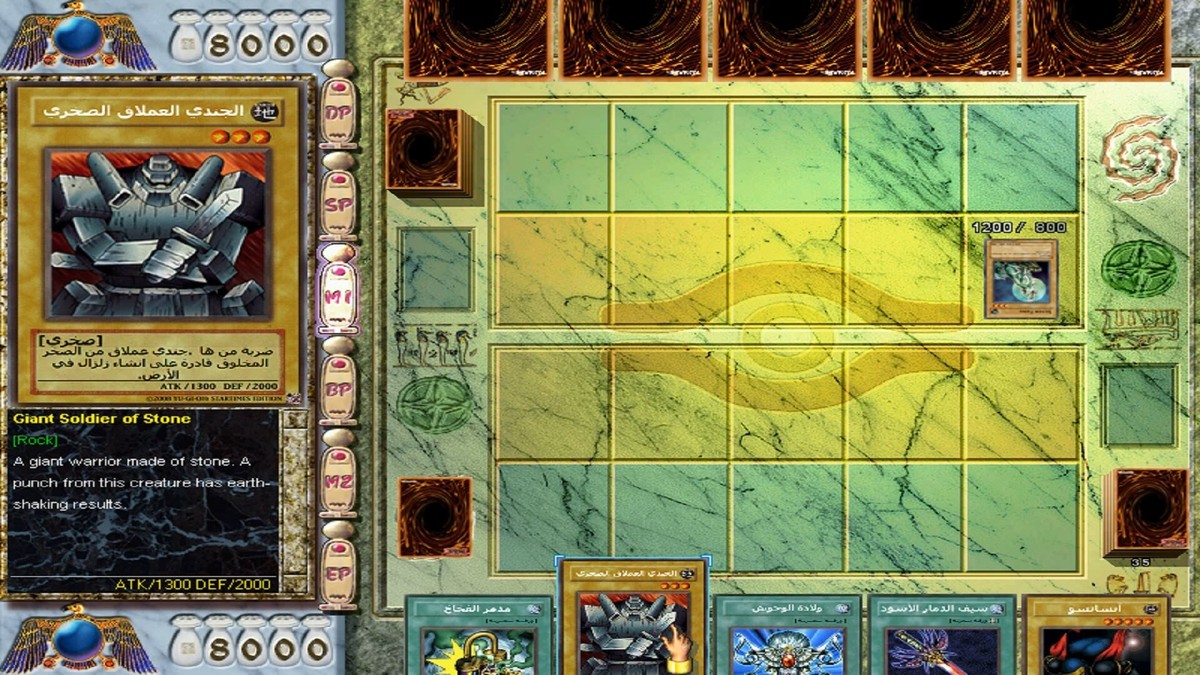Select the DP phase button
This screenshot has width=1200, height=675.
coord(338,113)
